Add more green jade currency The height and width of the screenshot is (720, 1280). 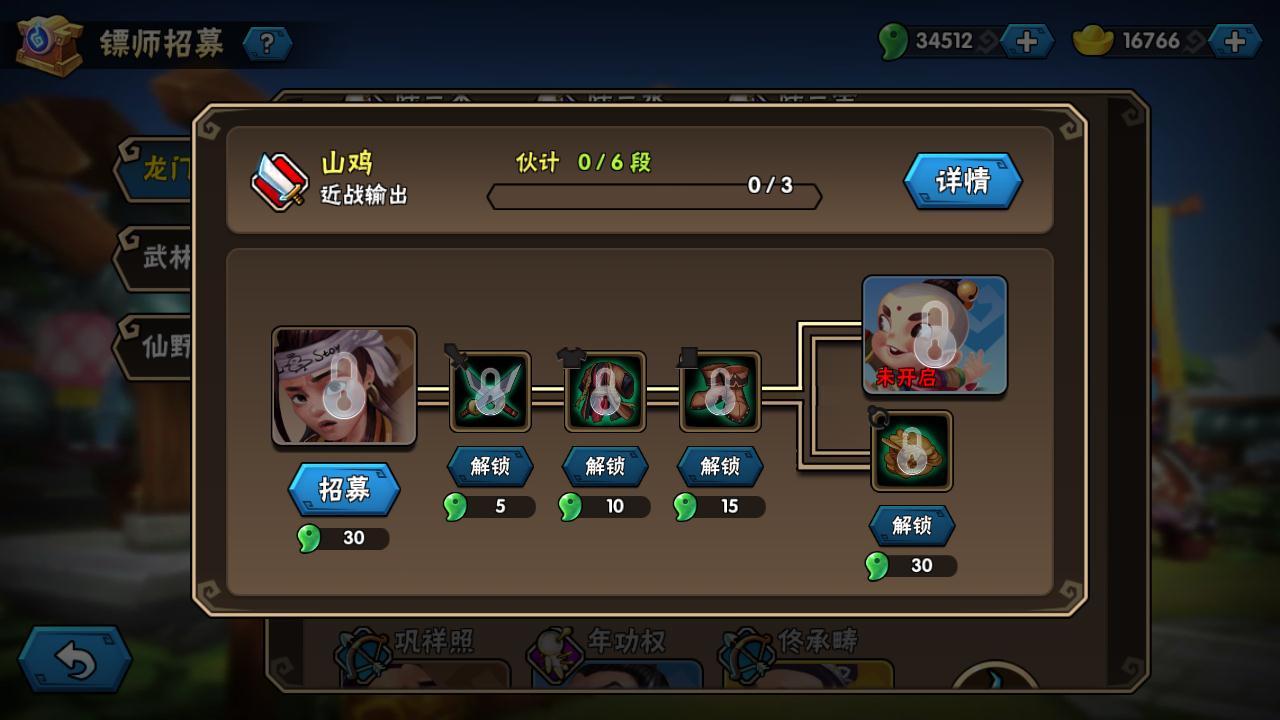1026,41
